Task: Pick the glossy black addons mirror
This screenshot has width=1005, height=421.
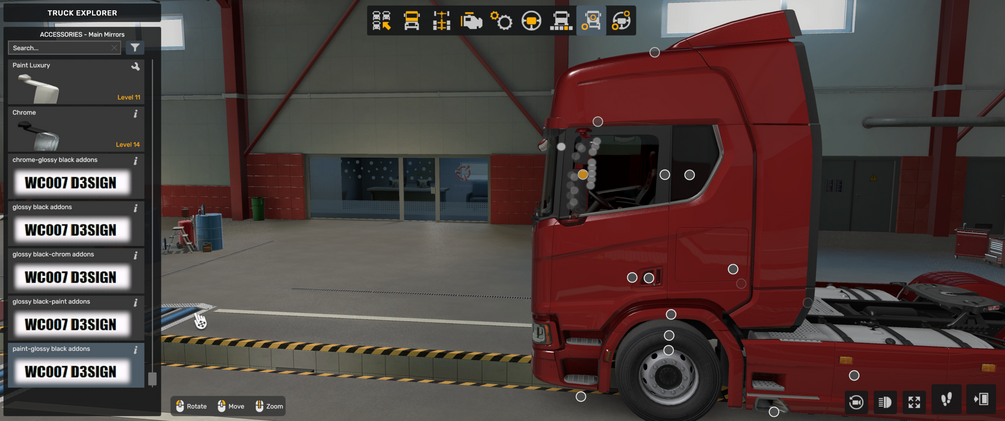Action: [76, 224]
